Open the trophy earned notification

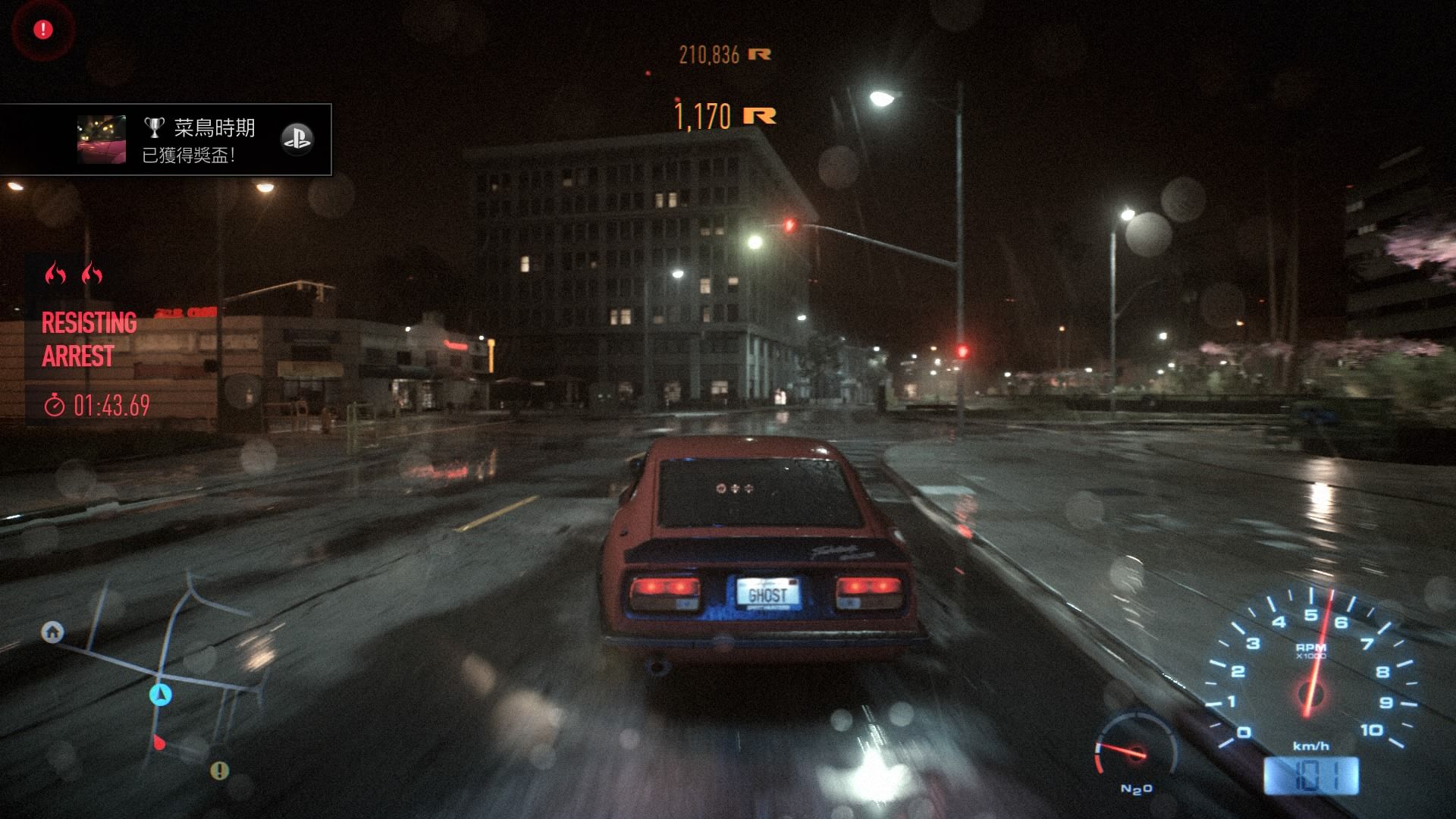[166, 140]
